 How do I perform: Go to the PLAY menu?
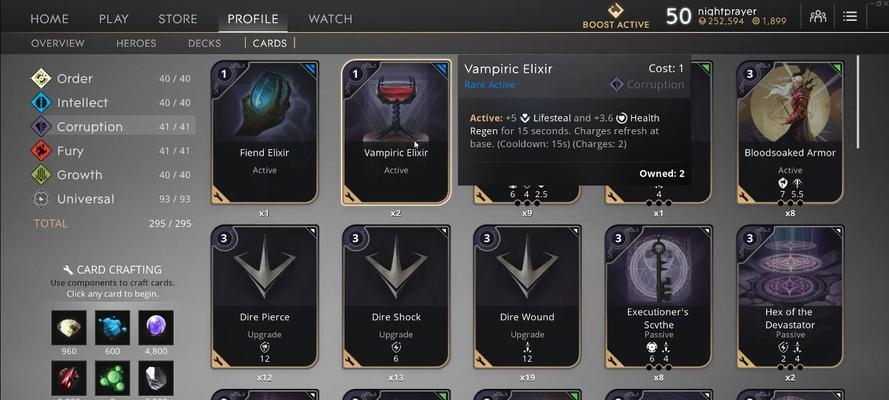113,19
